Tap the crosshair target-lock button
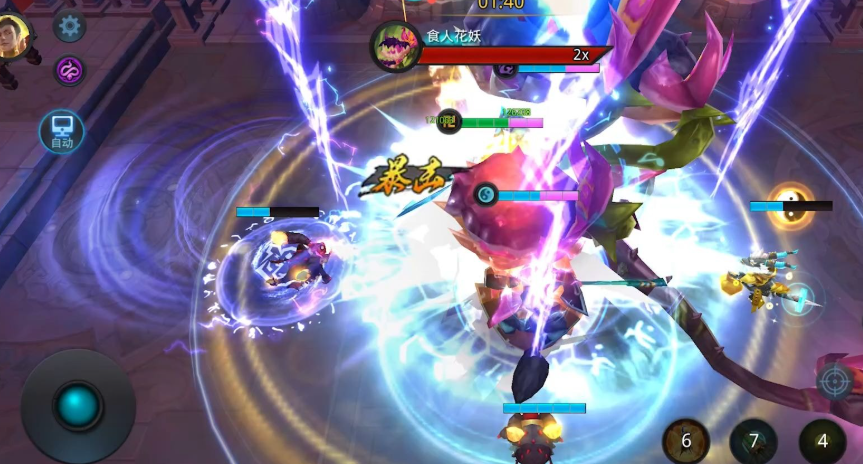The width and height of the screenshot is (863, 464). (x=834, y=381)
